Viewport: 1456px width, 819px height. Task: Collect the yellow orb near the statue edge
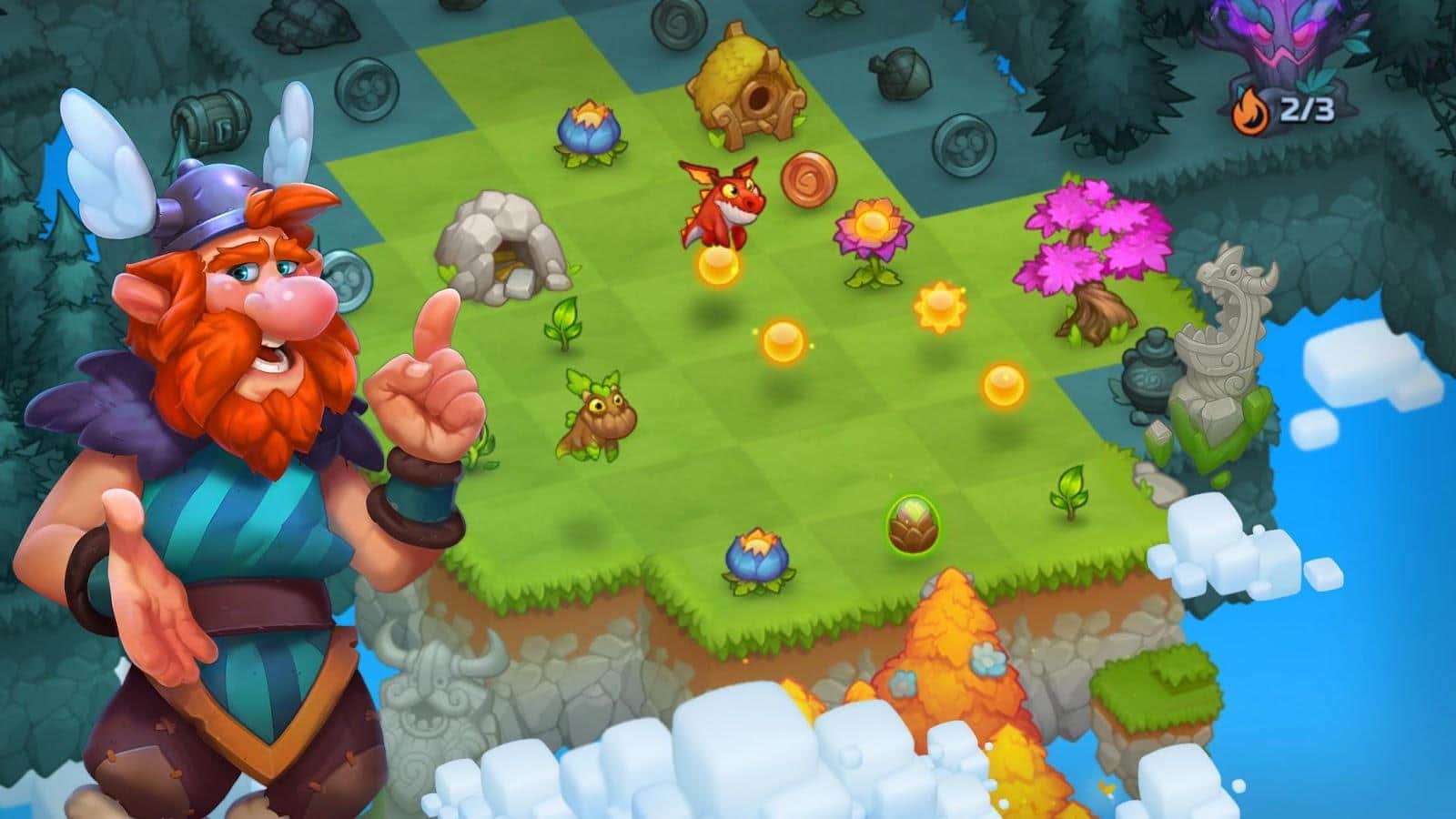coord(1006,387)
